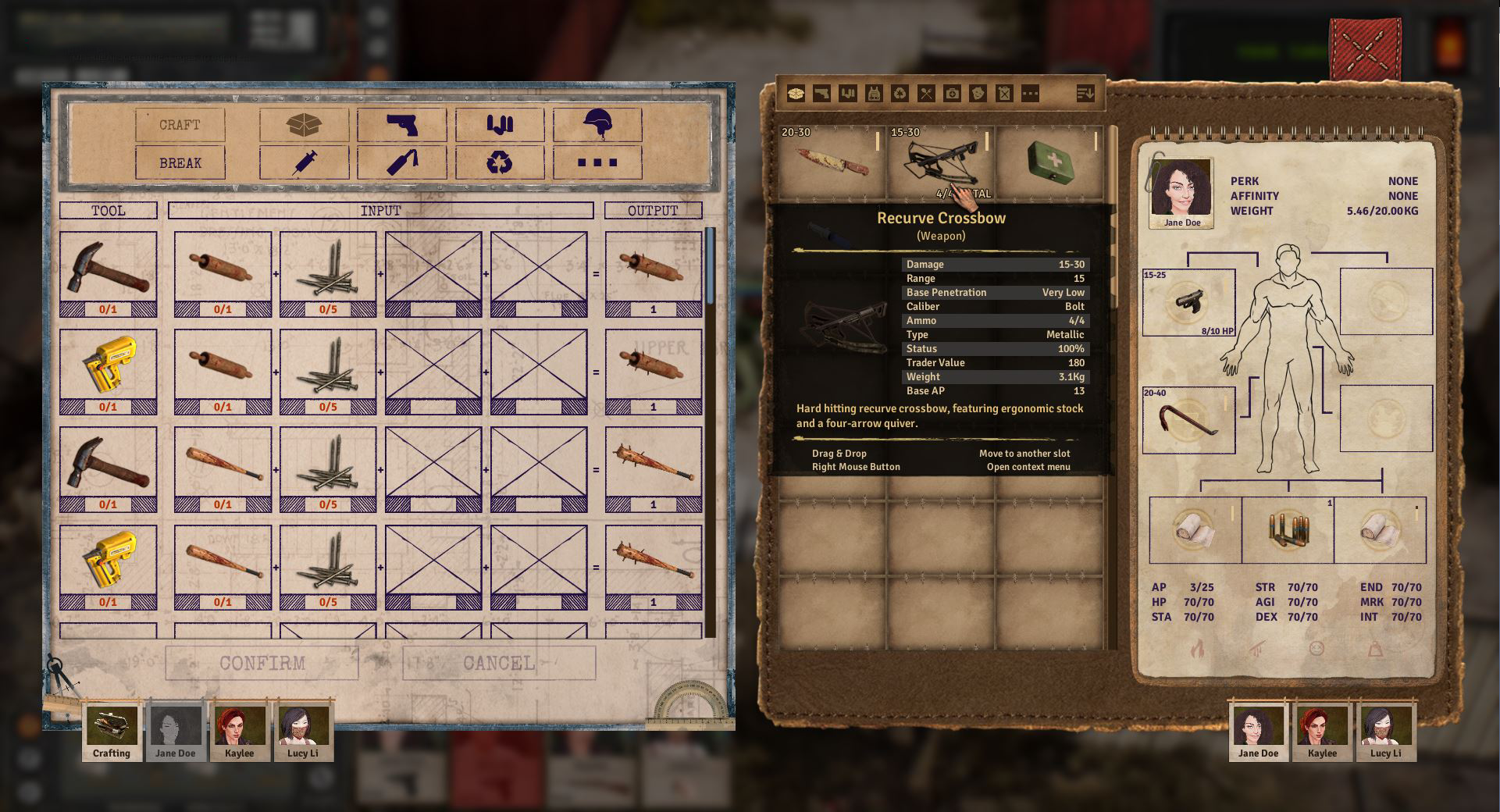This screenshot has height=812, width=1500.
Task: Click the CONFIRM button
Action: [262, 663]
